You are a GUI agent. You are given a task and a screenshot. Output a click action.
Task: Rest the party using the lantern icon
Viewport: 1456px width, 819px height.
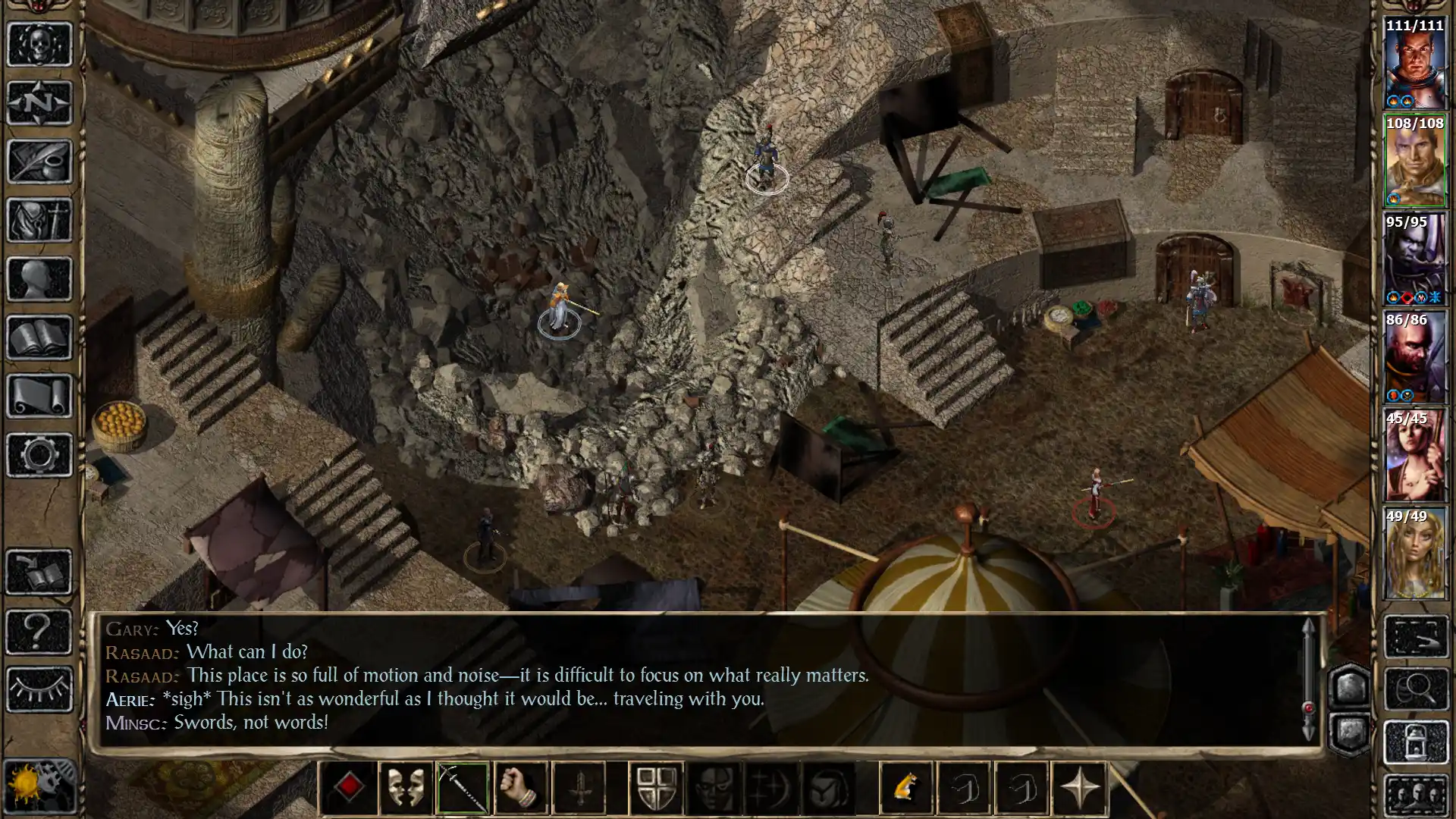click(x=1417, y=741)
